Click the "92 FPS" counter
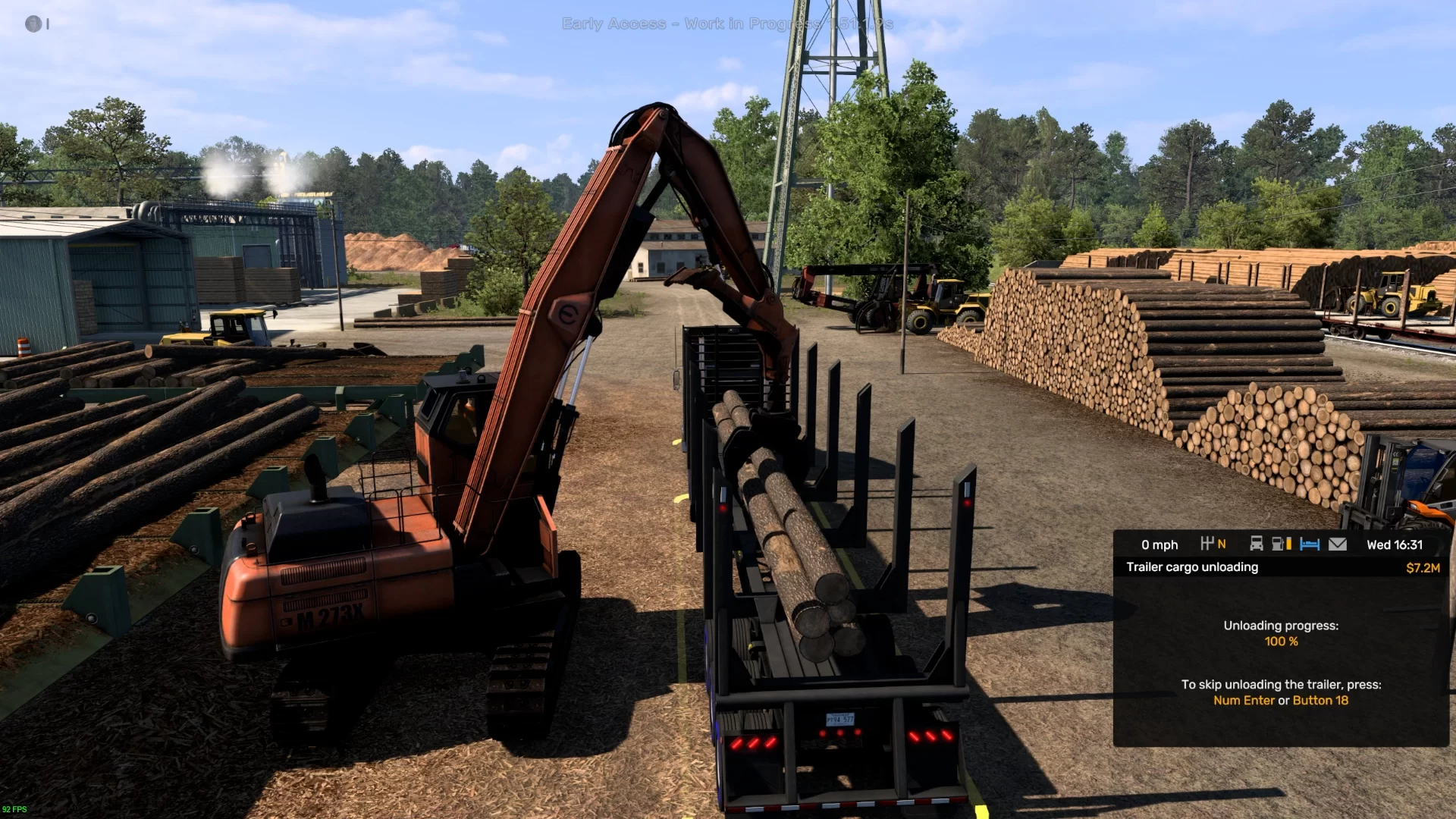Image resolution: width=1456 pixels, height=819 pixels. pos(15,809)
